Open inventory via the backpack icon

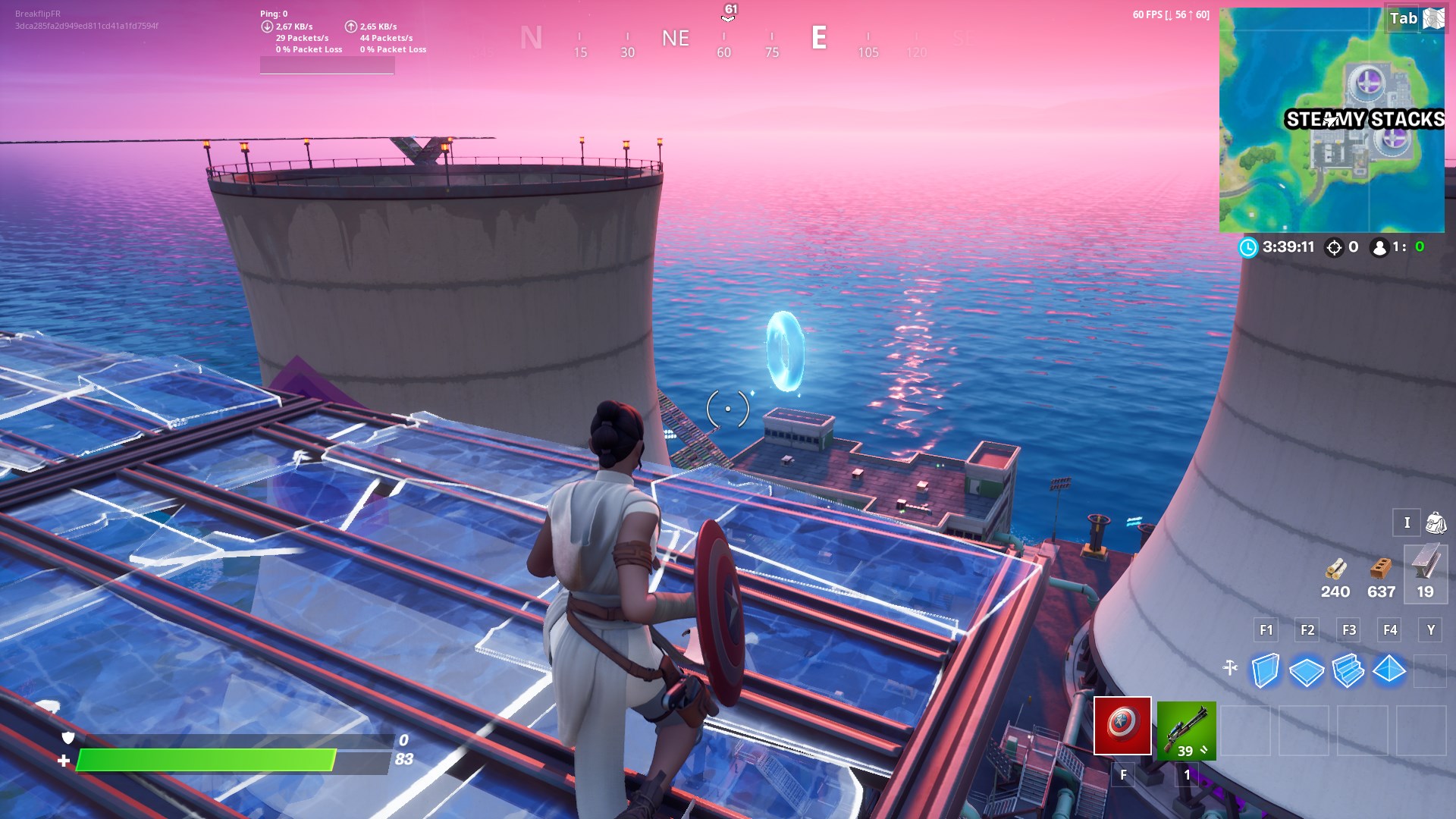[1431, 522]
